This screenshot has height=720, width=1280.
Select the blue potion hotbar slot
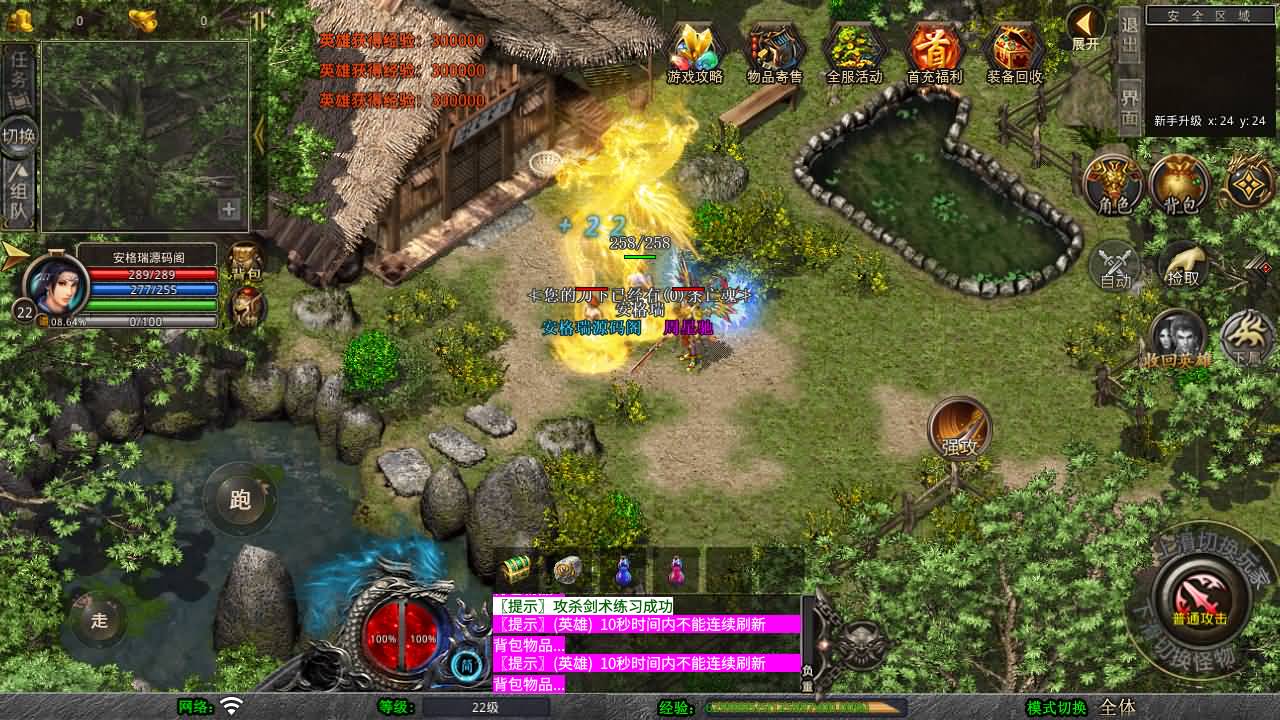[623, 571]
